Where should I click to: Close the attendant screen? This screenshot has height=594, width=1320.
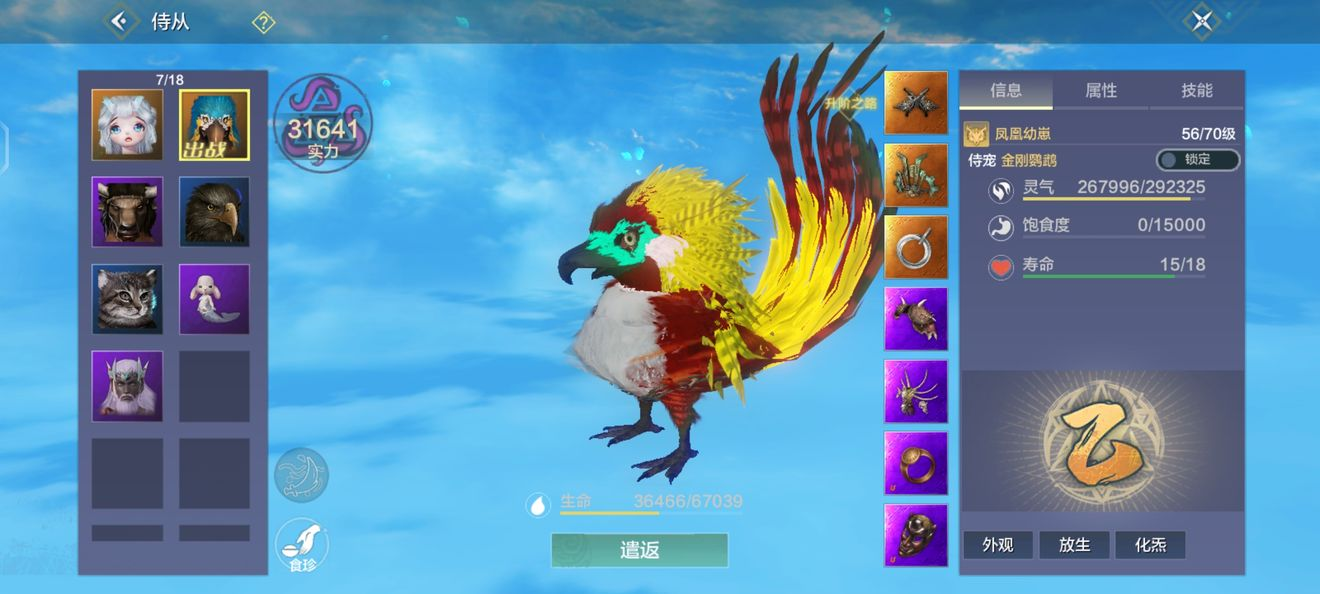coord(1200,21)
